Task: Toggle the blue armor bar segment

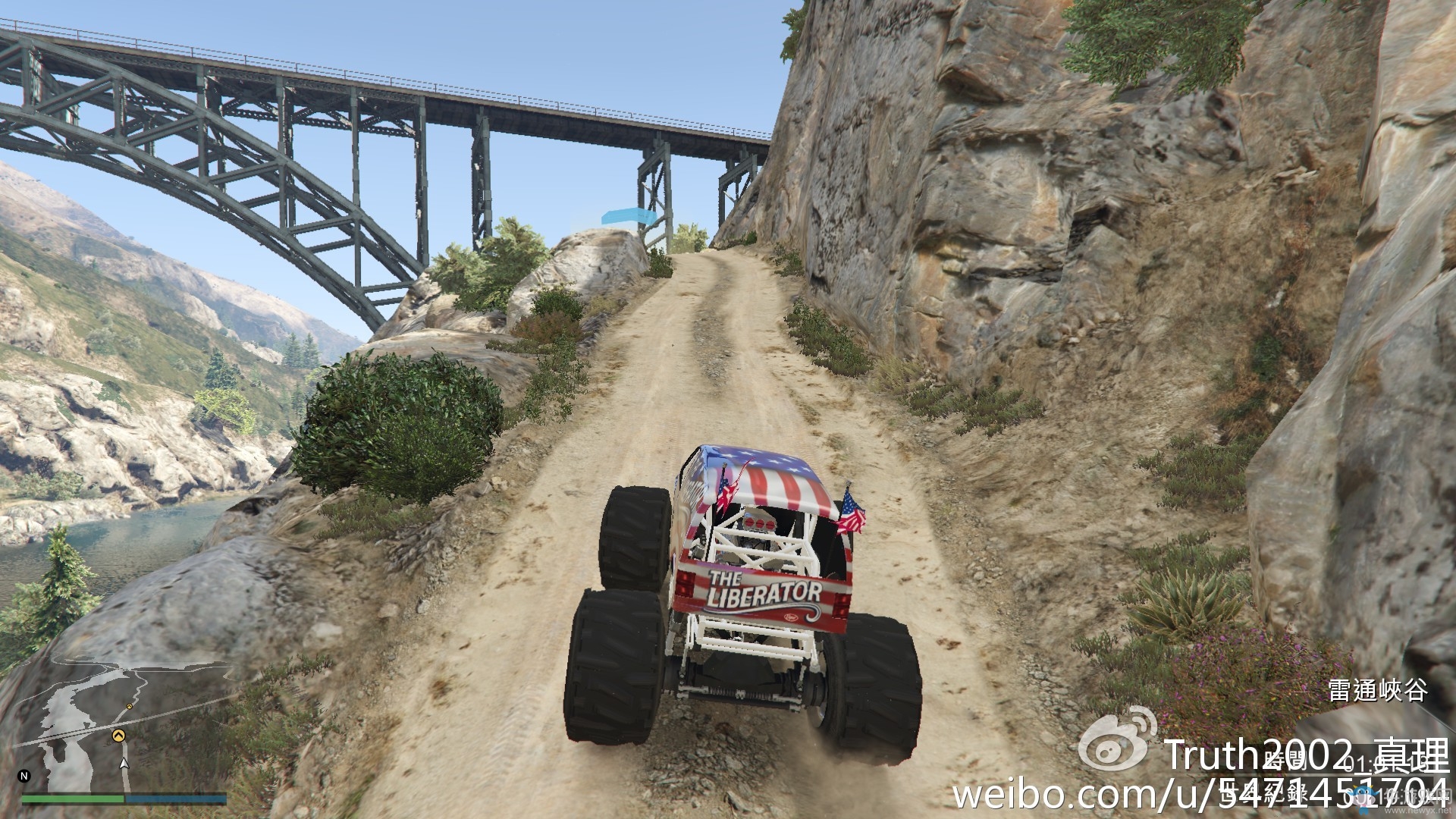Action: pyautogui.click(x=176, y=799)
